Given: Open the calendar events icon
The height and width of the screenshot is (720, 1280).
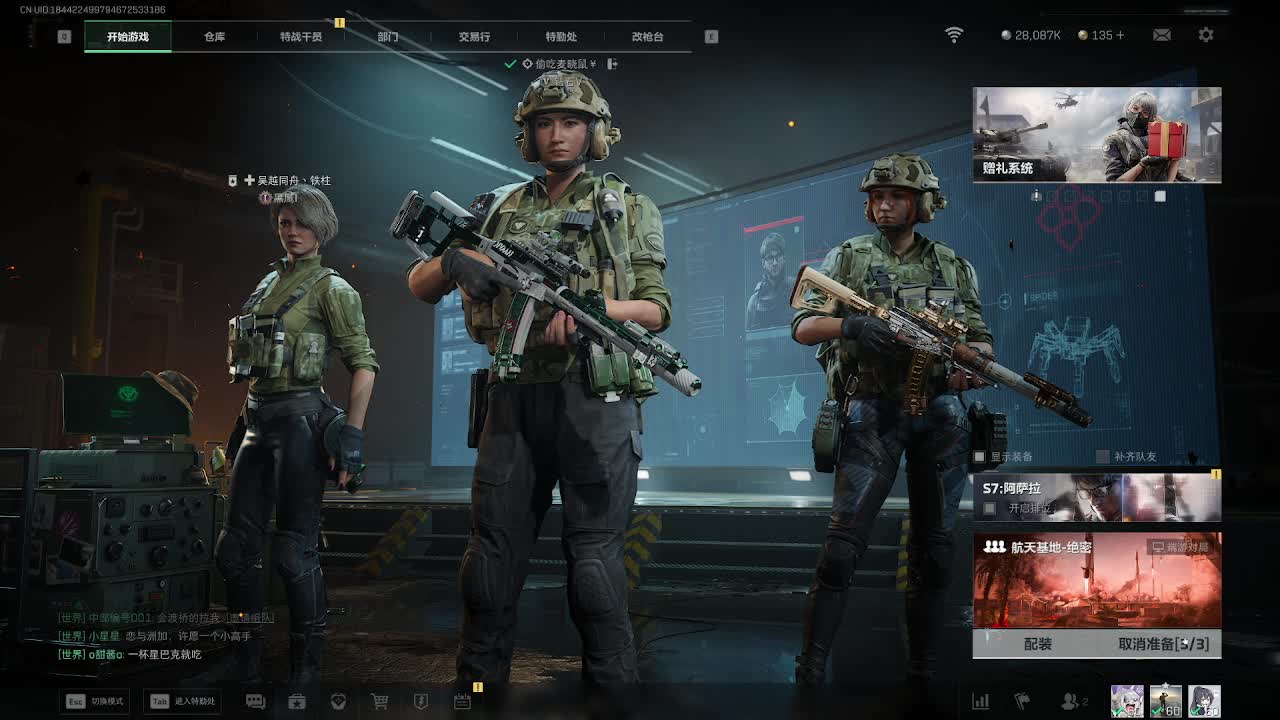Looking at the screenshot, I should pyautogui.click(x=462, y=702).
